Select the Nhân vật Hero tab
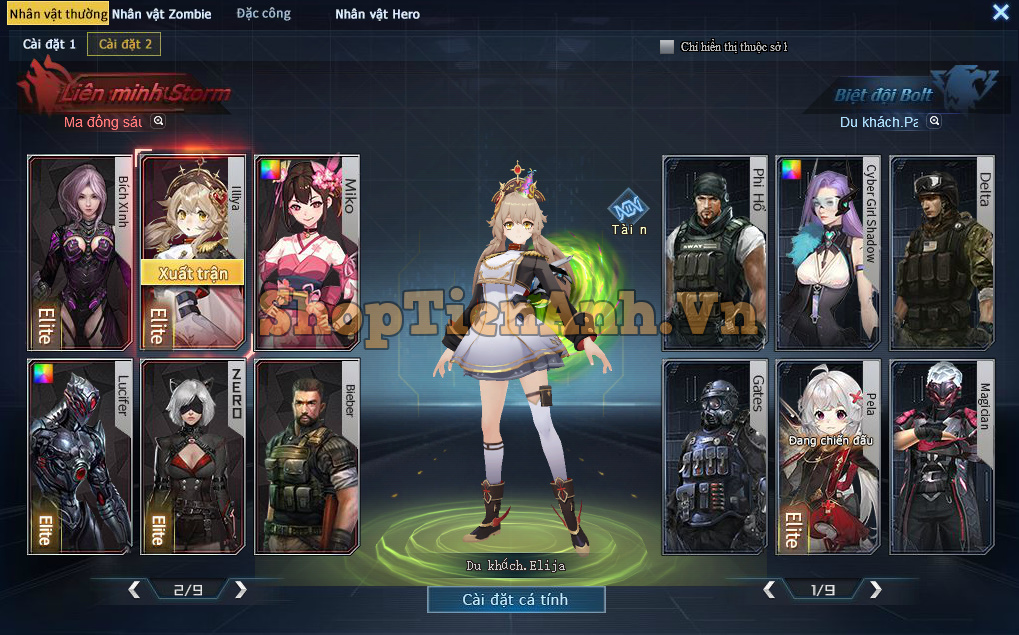 click(377, 14)
